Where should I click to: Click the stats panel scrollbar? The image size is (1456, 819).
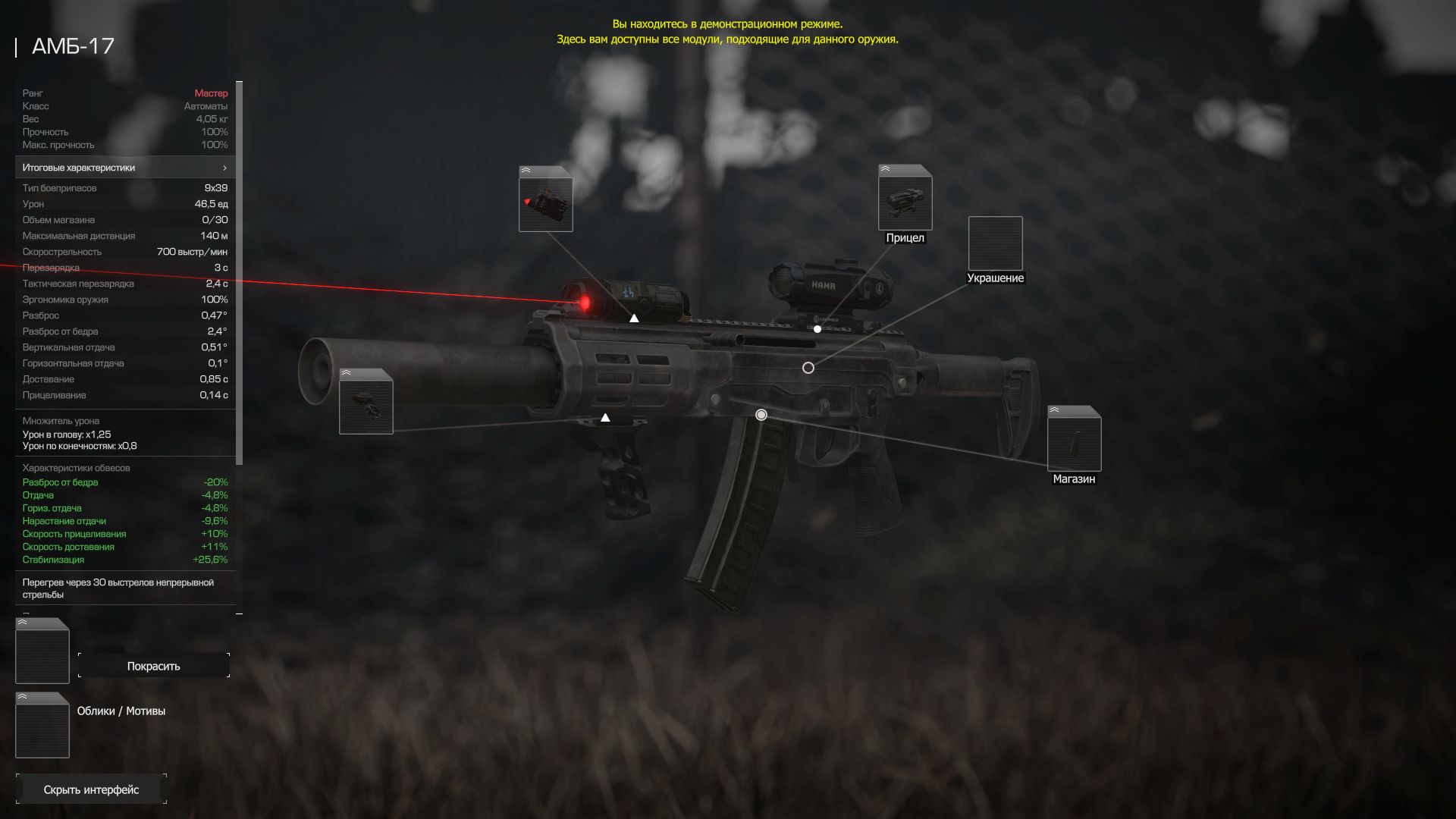(x=240, y=273)
